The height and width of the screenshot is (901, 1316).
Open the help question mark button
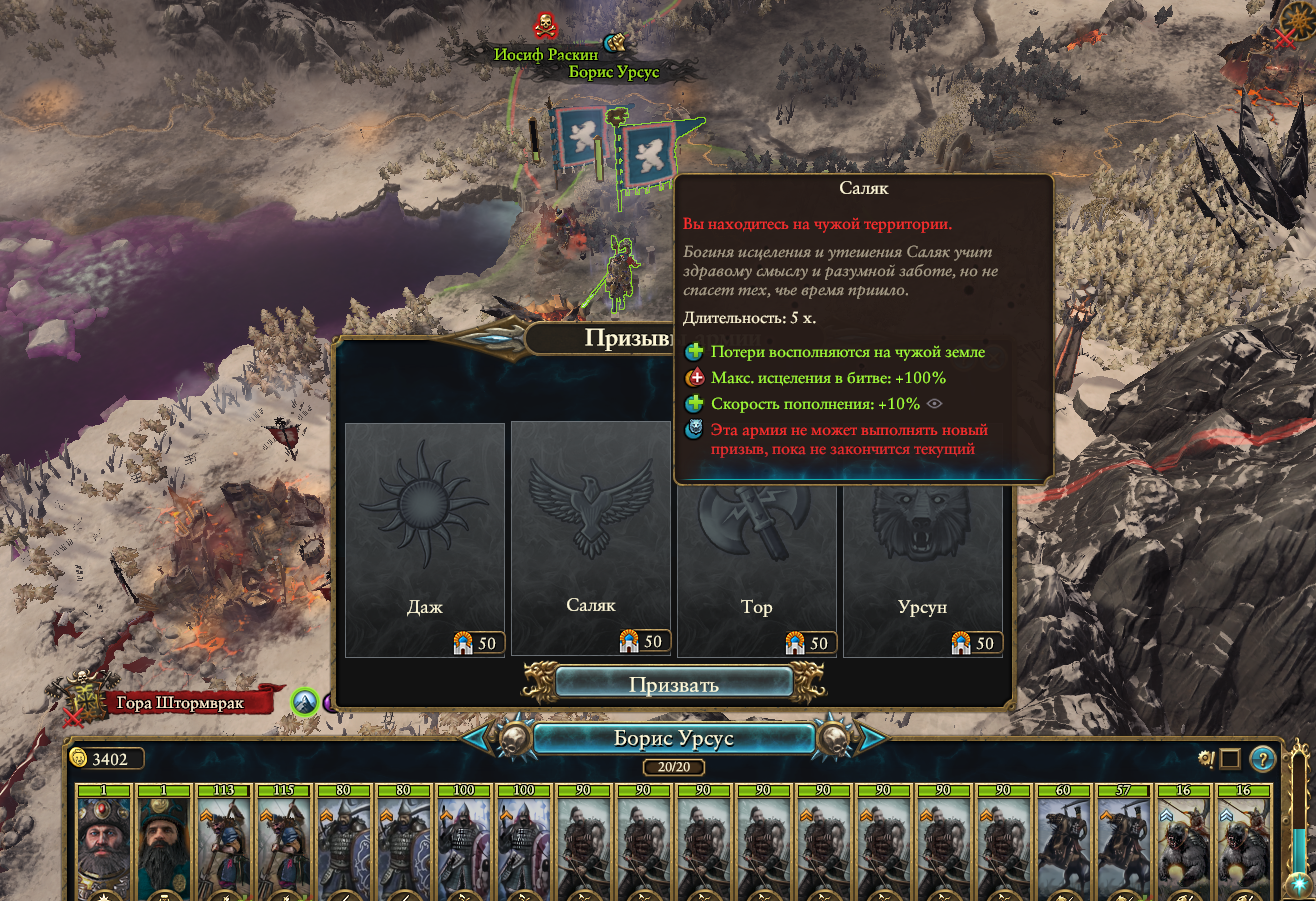(1263, 759)
